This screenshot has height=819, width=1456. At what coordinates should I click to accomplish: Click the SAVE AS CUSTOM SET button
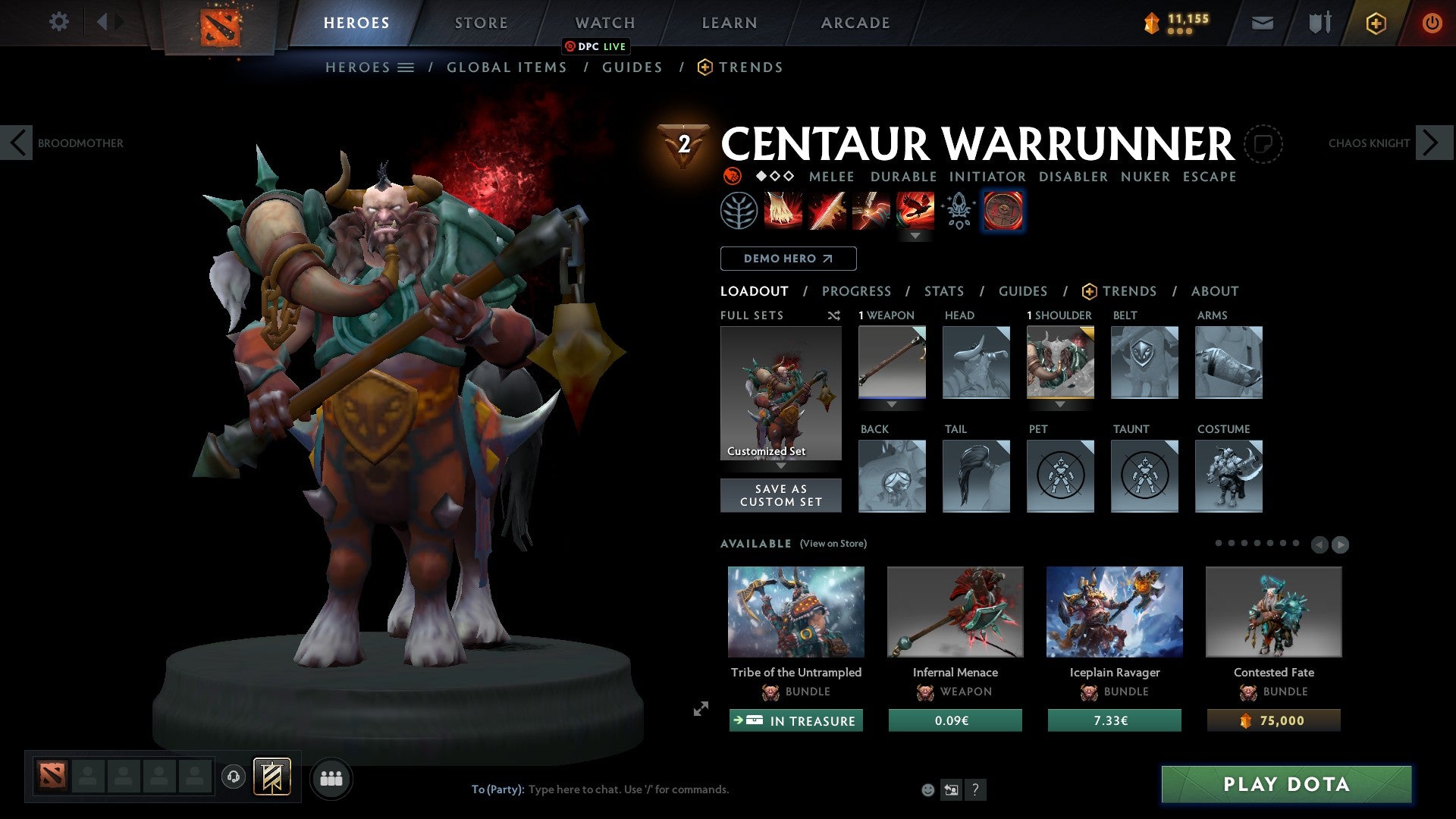click(x=780, y=495)
